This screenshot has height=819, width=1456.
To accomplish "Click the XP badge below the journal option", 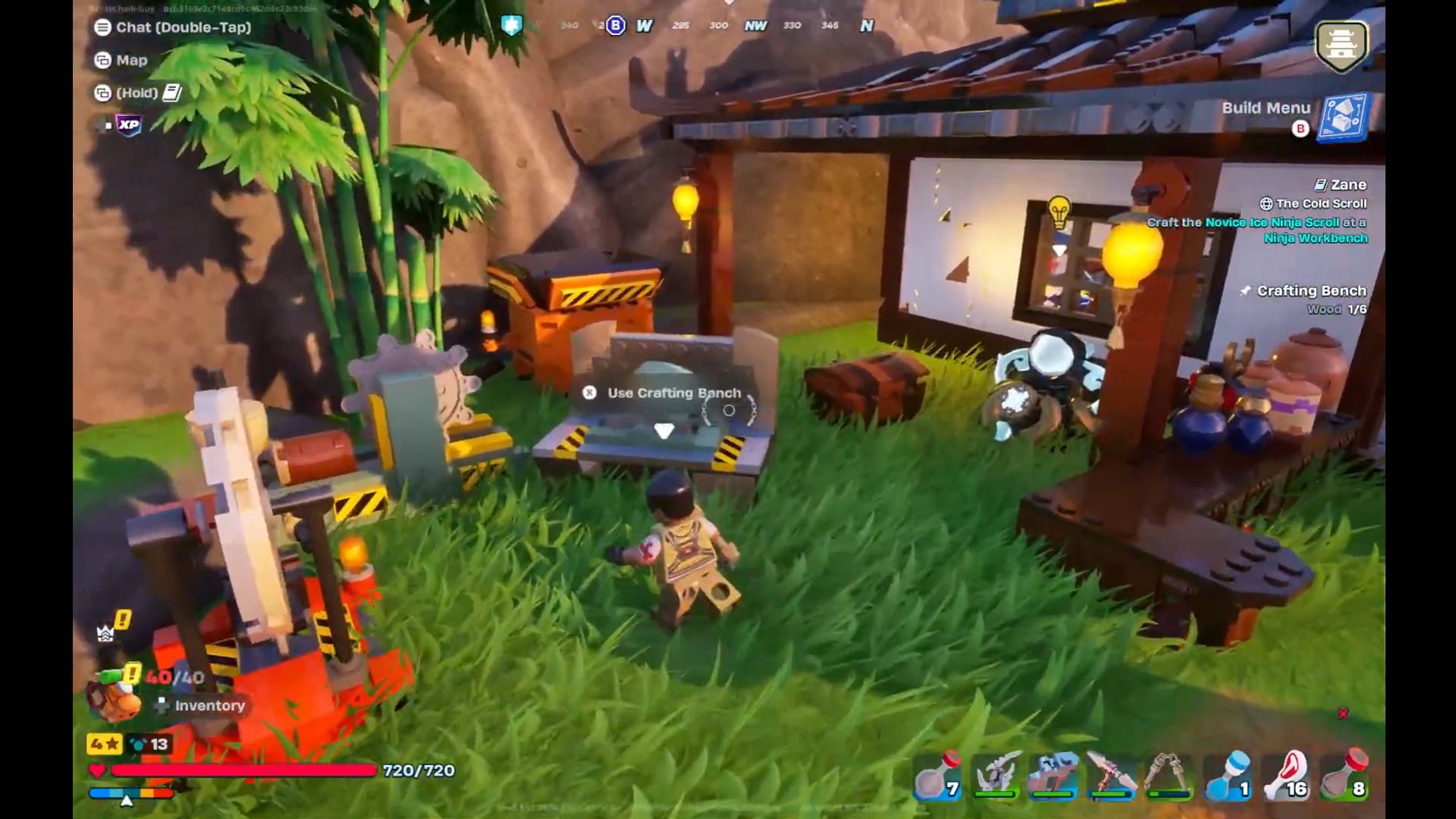I will pos(127,125).
